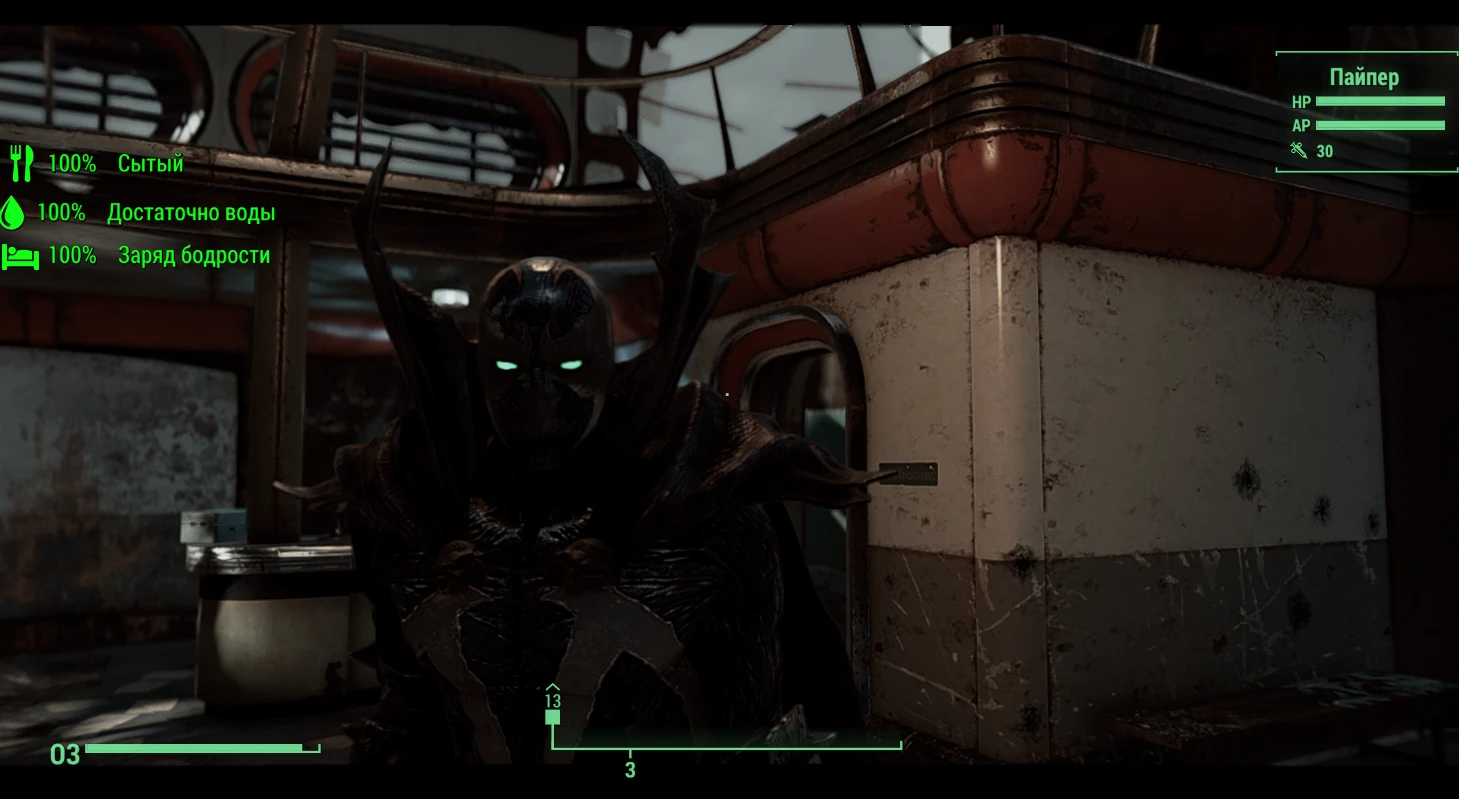The width and height of the screenshot is (1459, 799).
Task: Click the AP label in Piper's panel
Action: click(1300, 125)
